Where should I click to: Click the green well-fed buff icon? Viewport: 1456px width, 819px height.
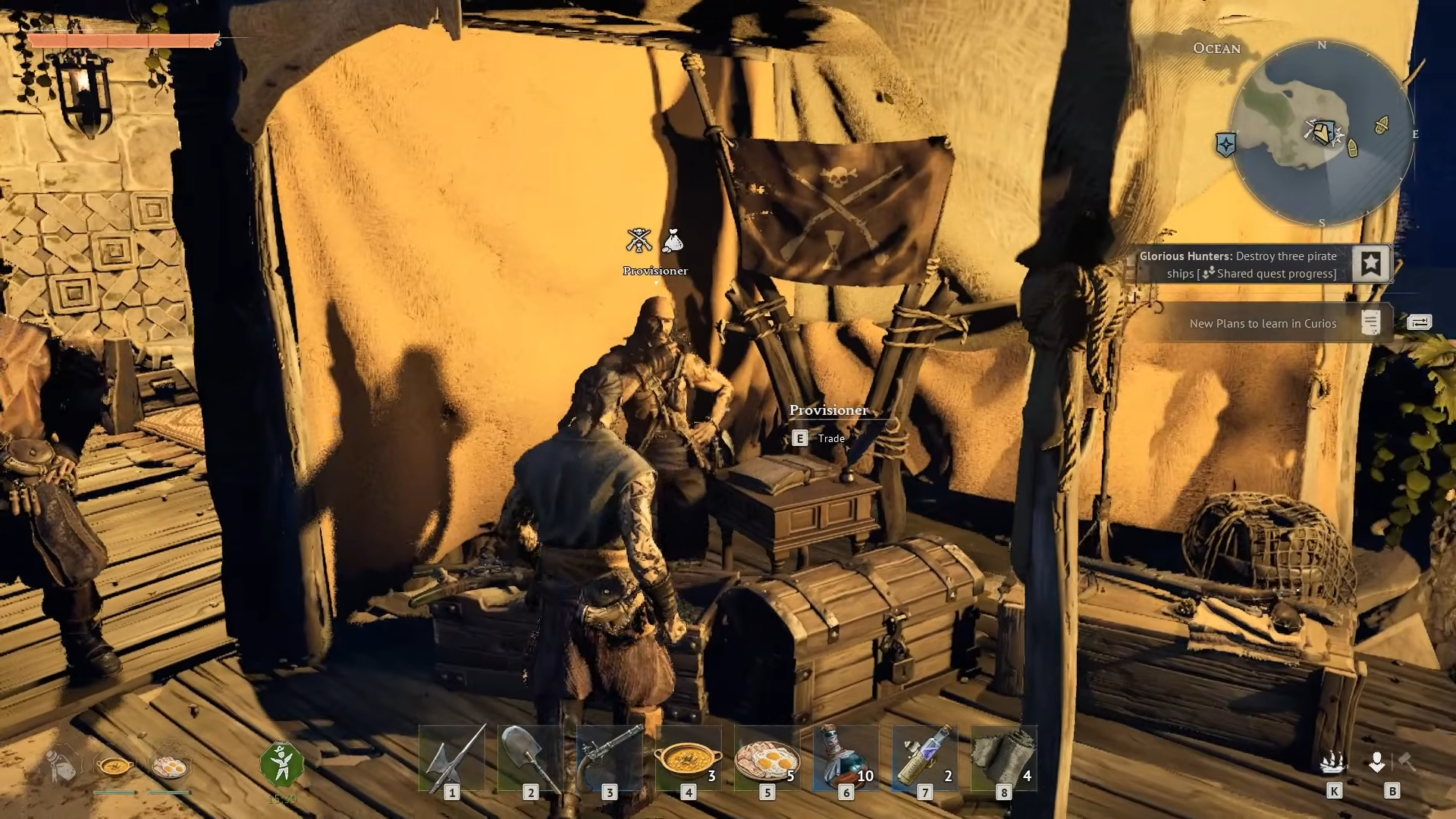[x=281, y=764]
